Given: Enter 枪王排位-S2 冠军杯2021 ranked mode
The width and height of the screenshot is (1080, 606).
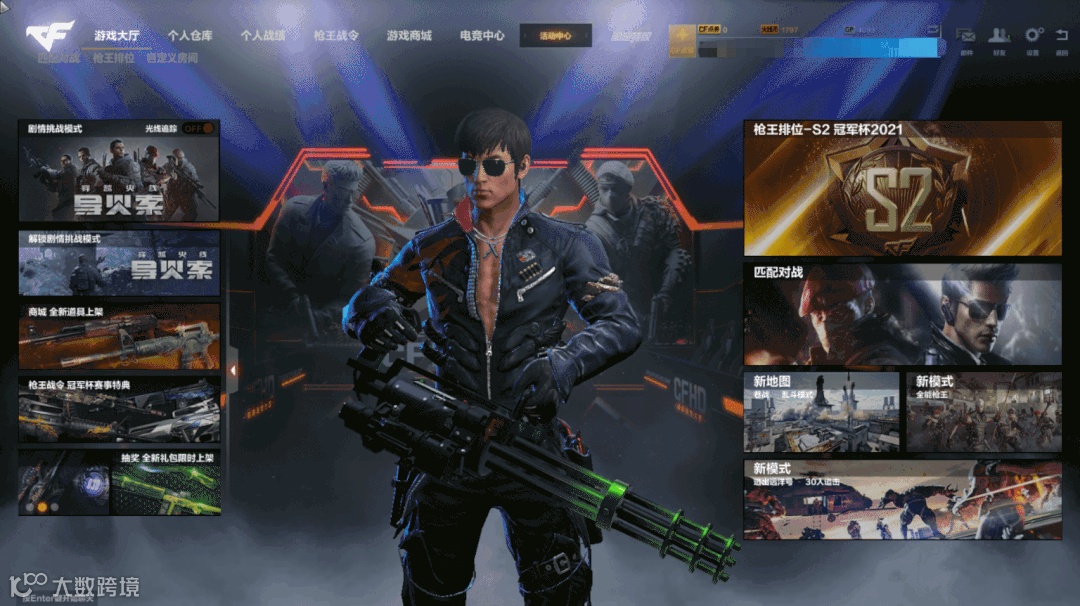Looking at the screenshot, I should [x=902, y=189].
